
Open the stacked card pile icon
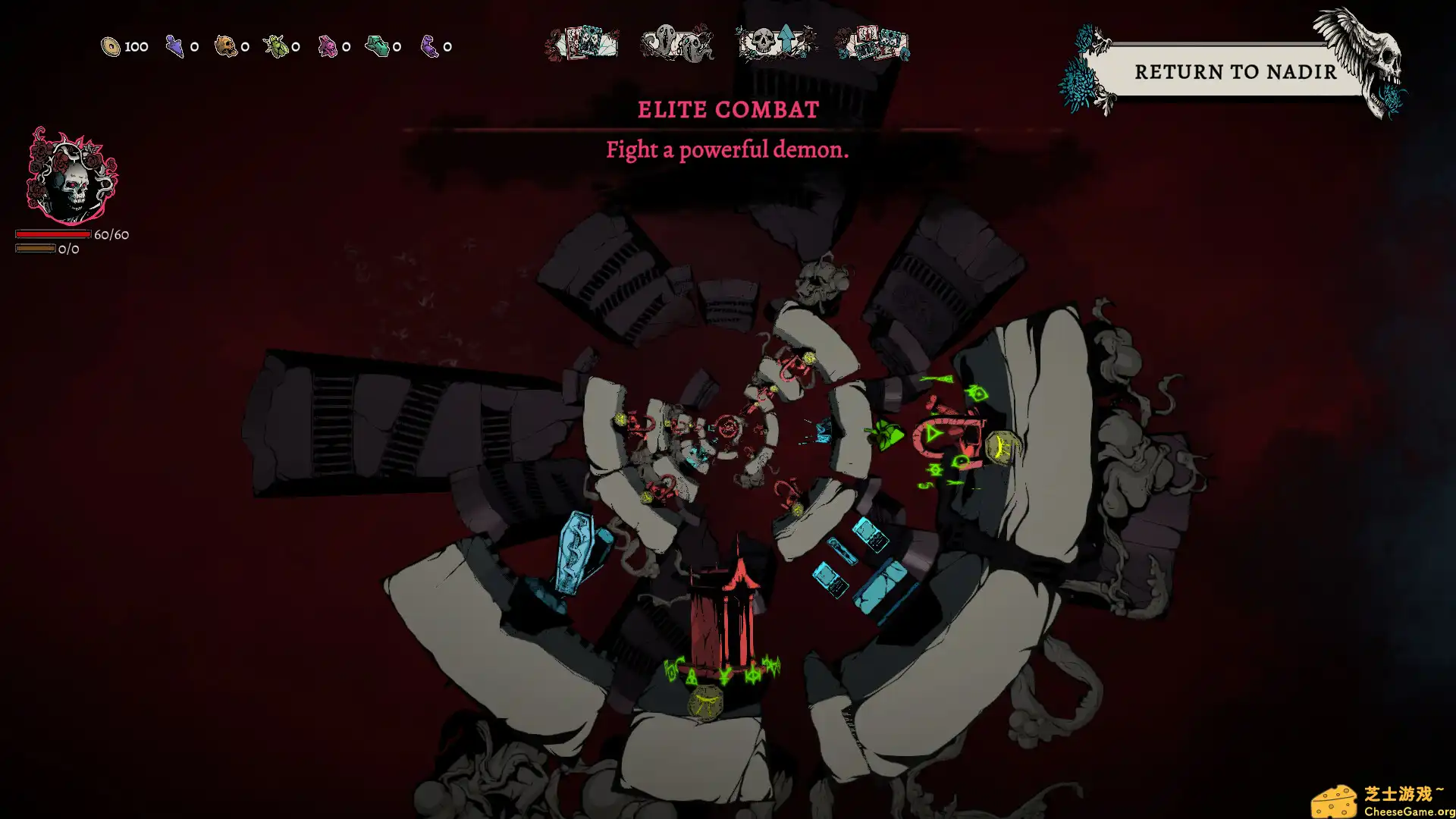[872, 43]
